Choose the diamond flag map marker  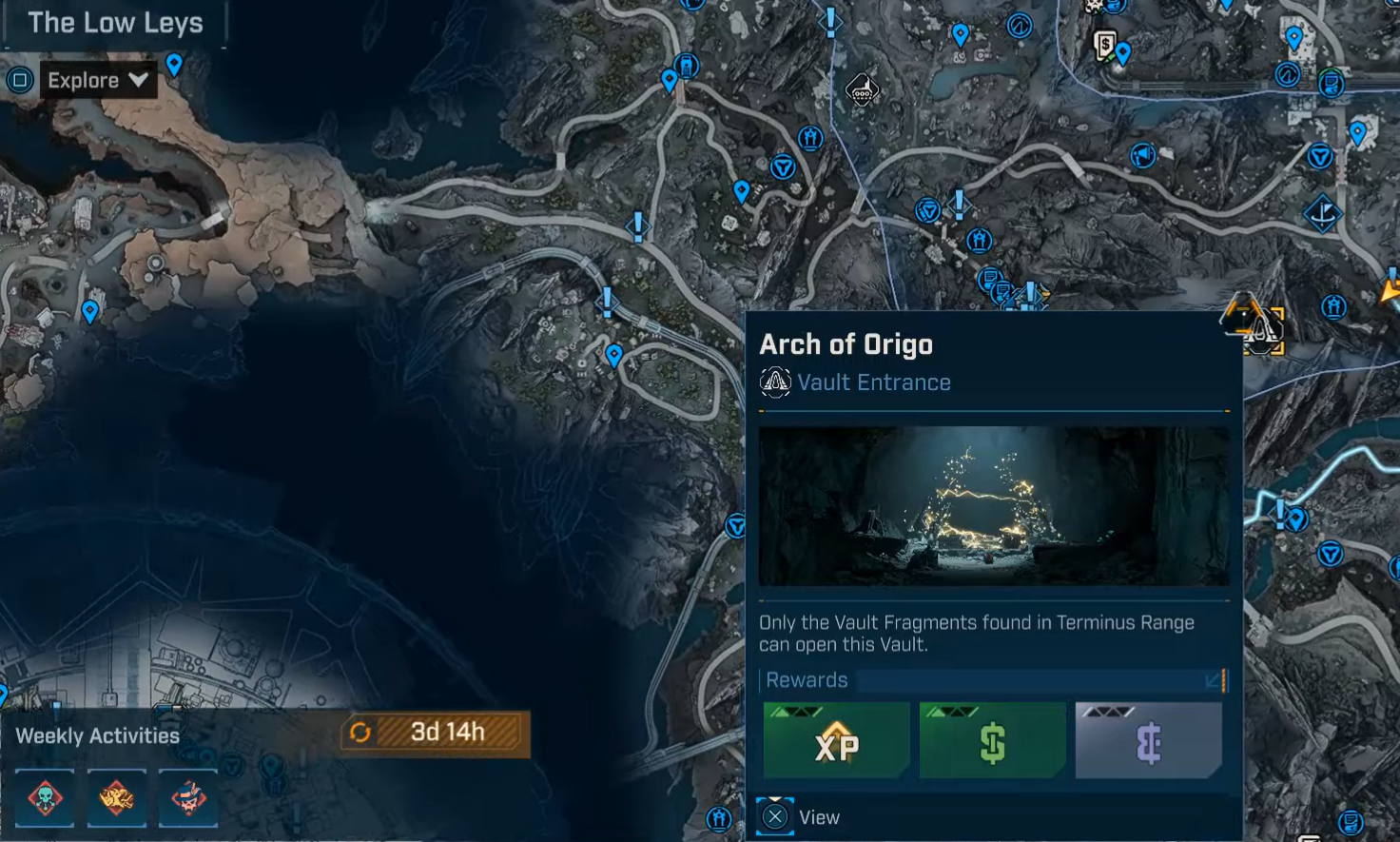click(1322, 214)
